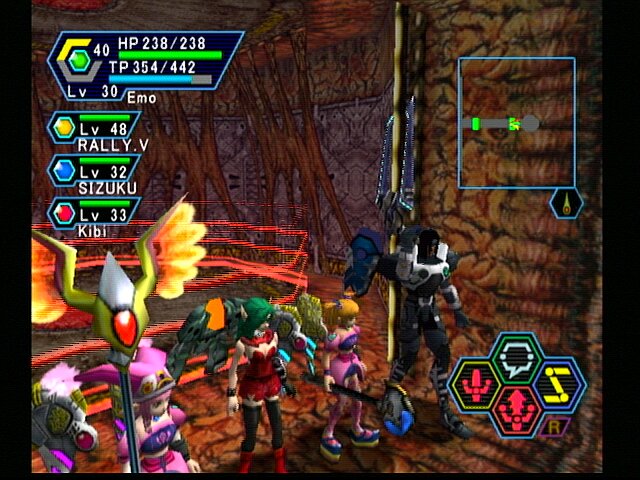Use the red attack action in the yellow hexagon
The height and width of the screenshot is (480, 640).
point(474,384)
